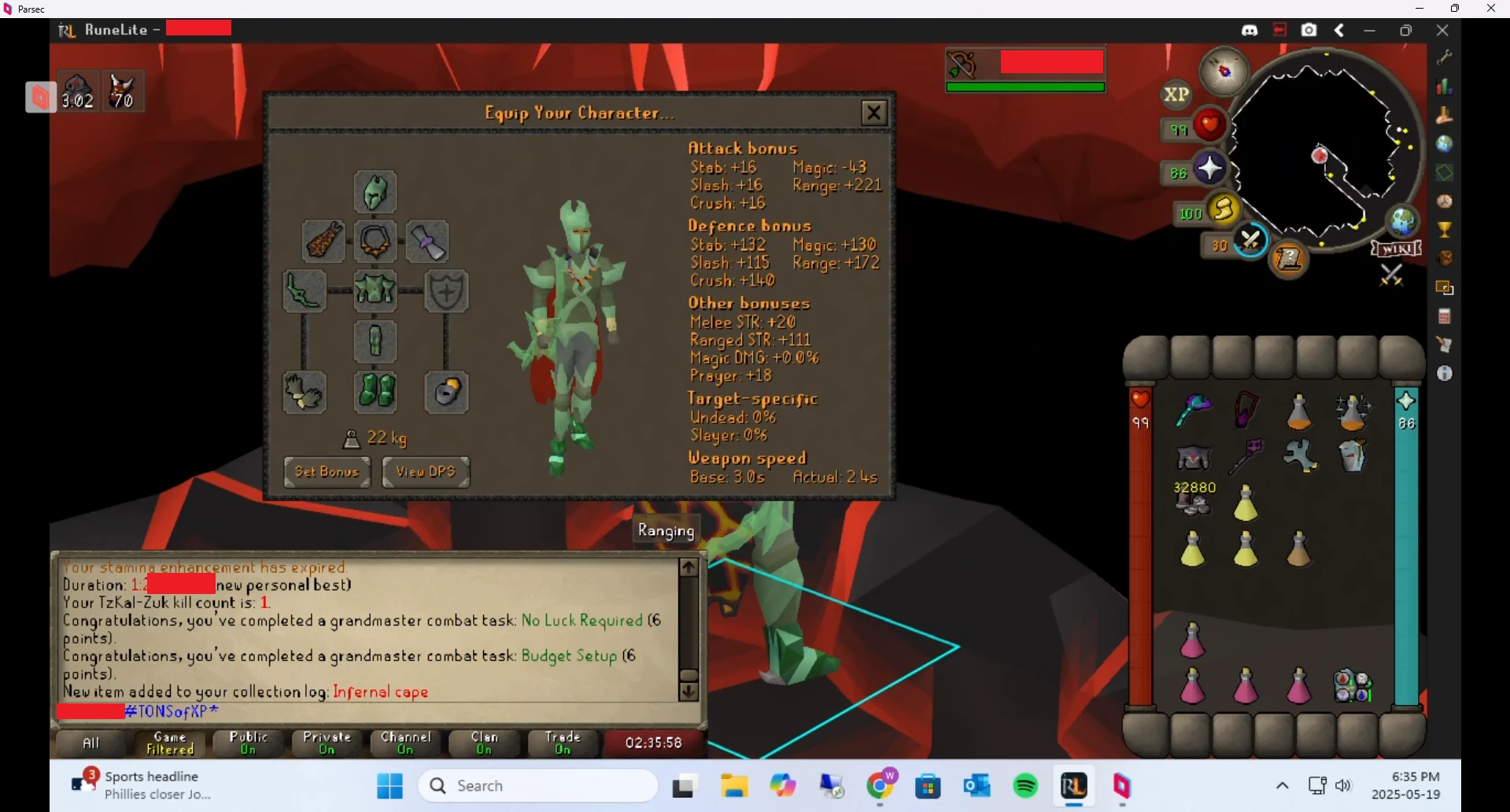Click the chat scroll-up arrow
This screenshot has width=1510, height=812.
[689, 567]
